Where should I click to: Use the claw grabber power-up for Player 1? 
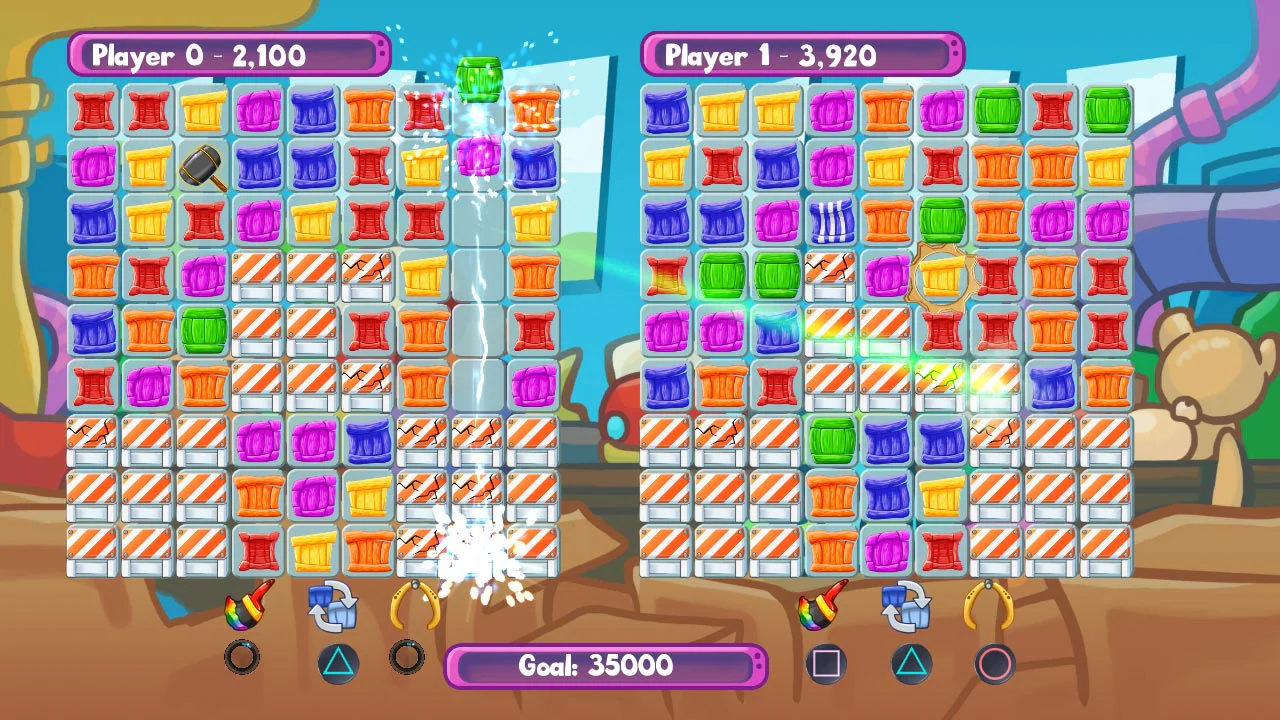993,610
